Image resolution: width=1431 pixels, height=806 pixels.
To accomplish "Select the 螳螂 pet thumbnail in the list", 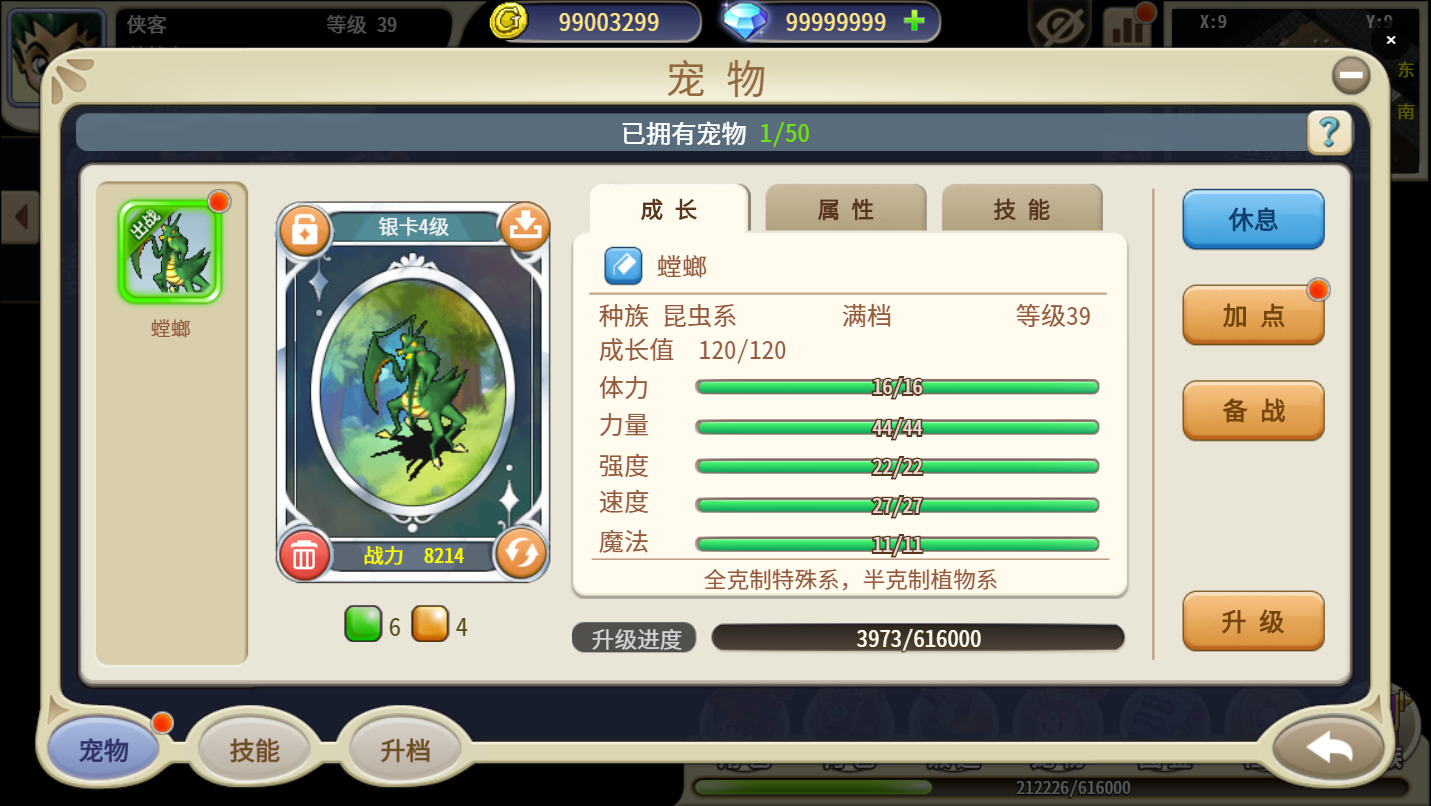I will 170,248.
